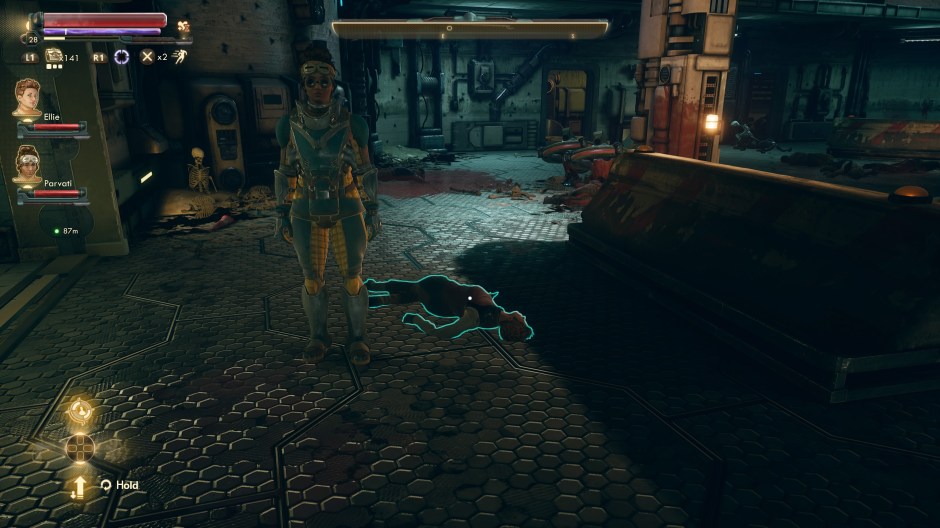Image resolution: width=940 pixels, height=528 pixels.
Task: Click the companion hold position arrow icon
Action: point(79,487)
